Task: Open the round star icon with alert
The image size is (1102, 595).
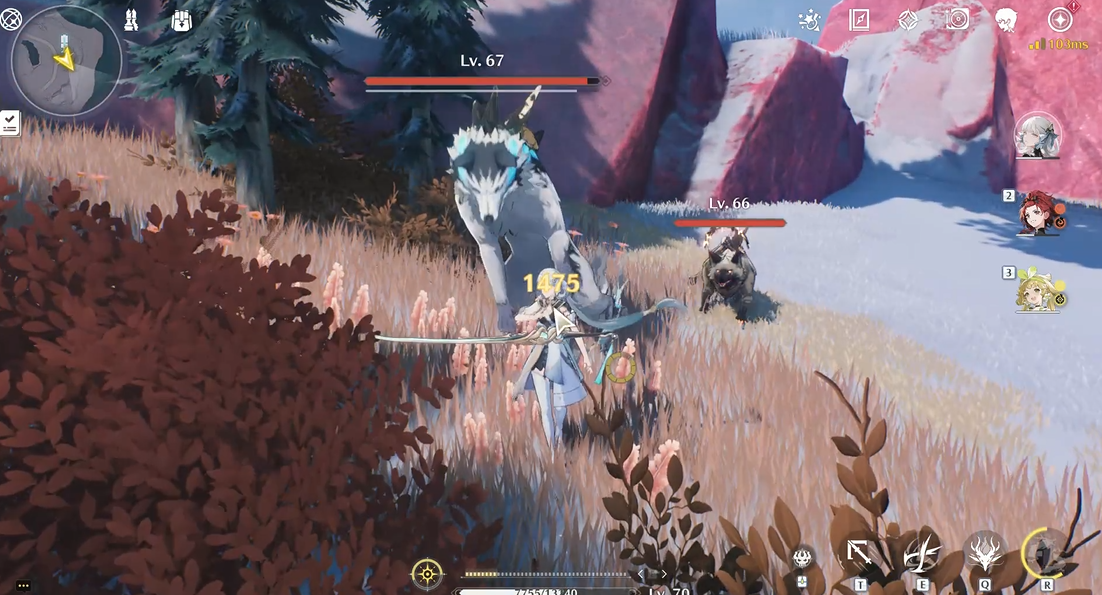Action: [x=1060, y=20]
